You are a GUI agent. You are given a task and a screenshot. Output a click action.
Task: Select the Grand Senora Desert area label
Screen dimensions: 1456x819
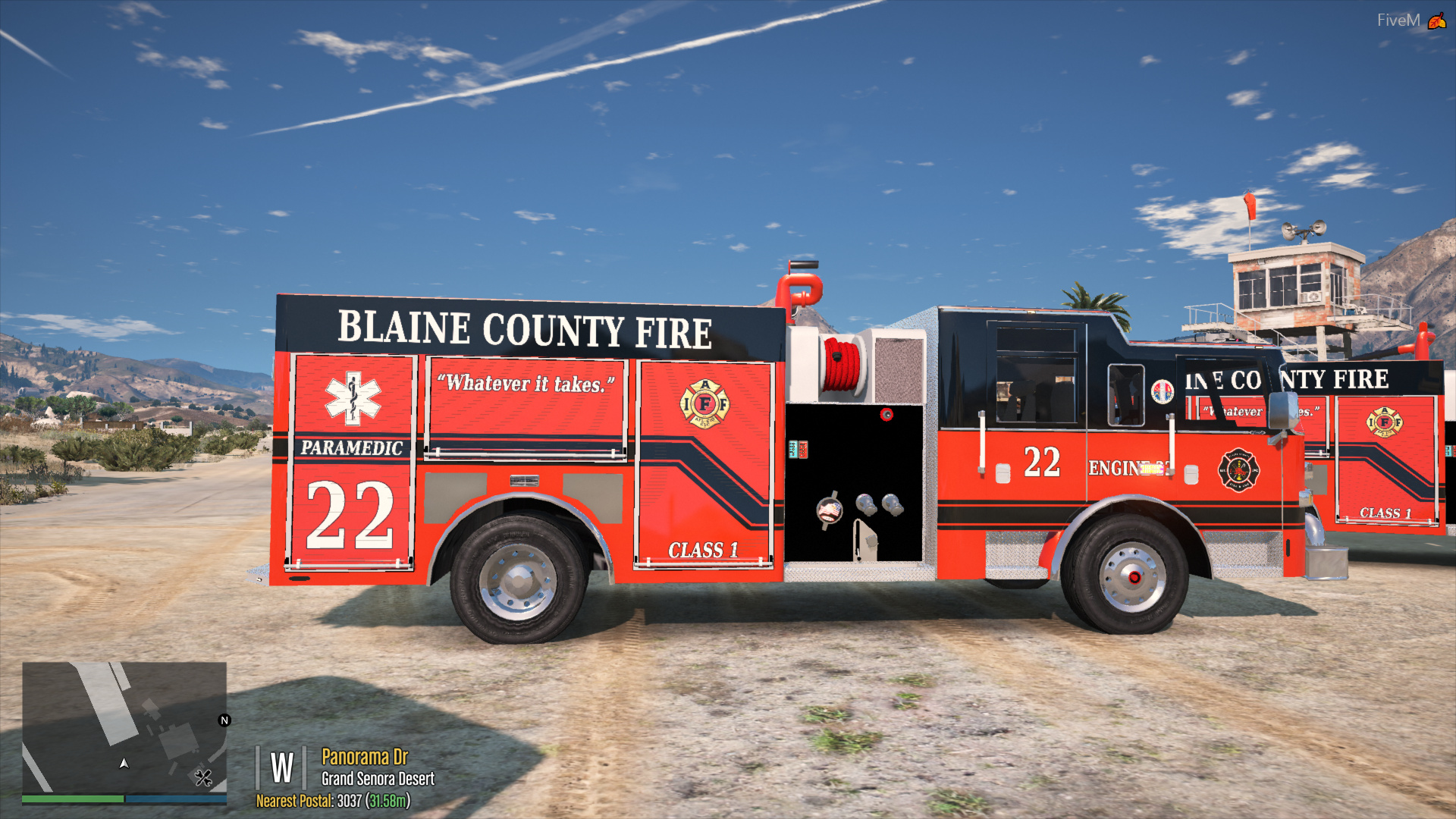coord(377,778)
